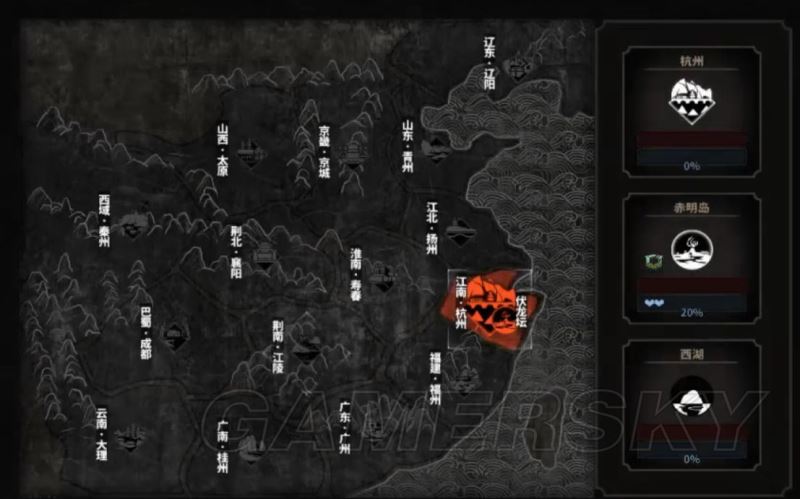
Task: Pick the 山西·太原 region marker
Action: point(249,152)
